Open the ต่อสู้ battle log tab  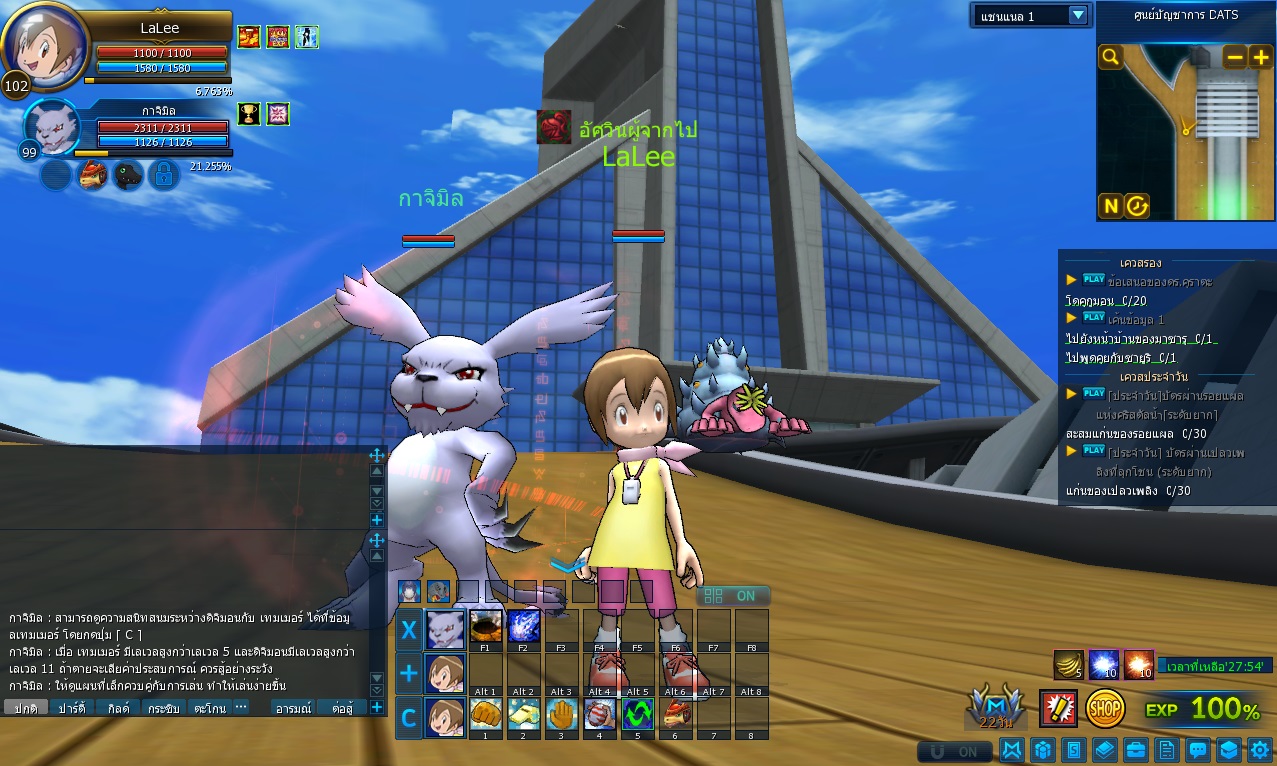342,707
